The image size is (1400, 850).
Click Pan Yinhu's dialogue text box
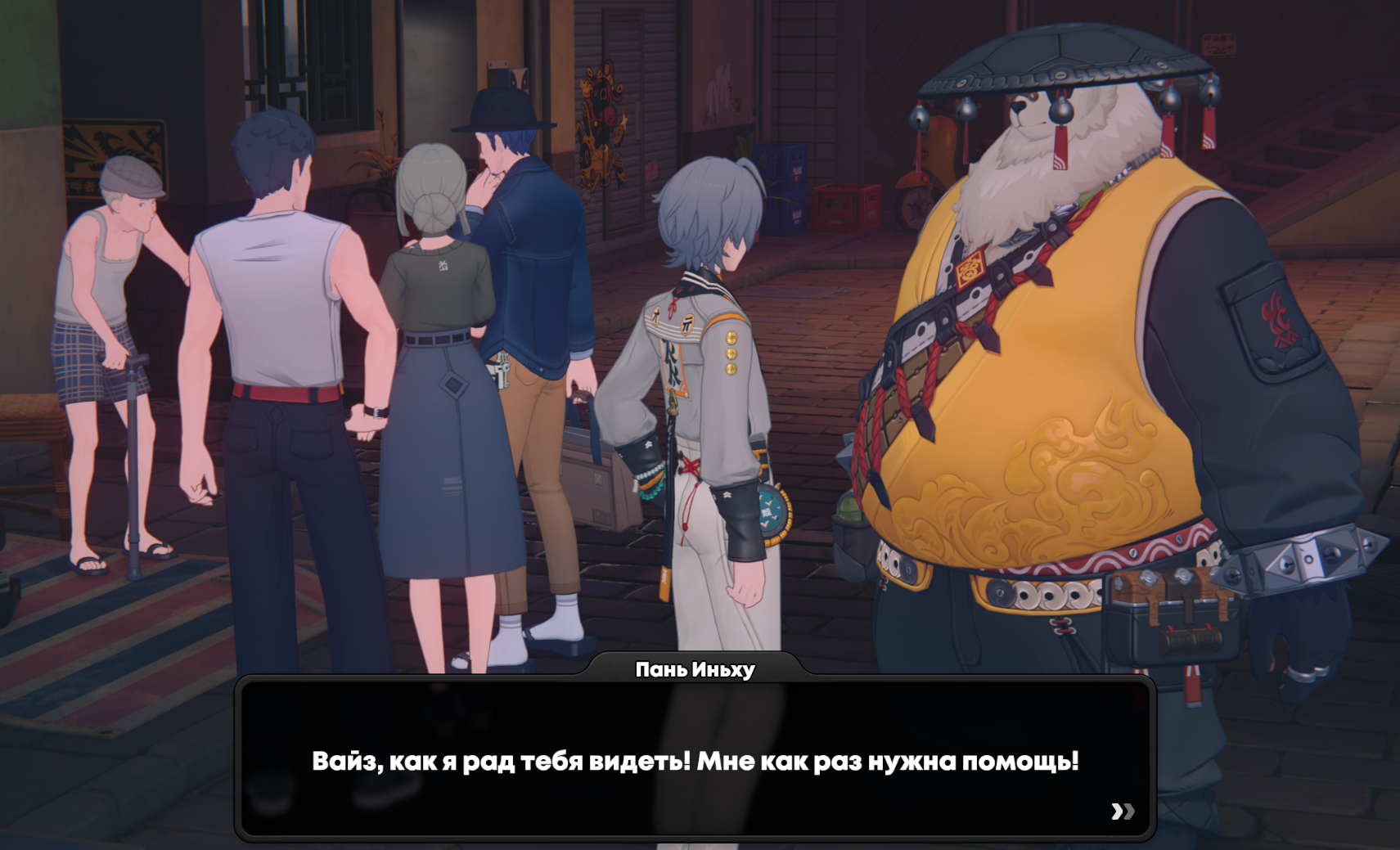[x=695, y=760]
